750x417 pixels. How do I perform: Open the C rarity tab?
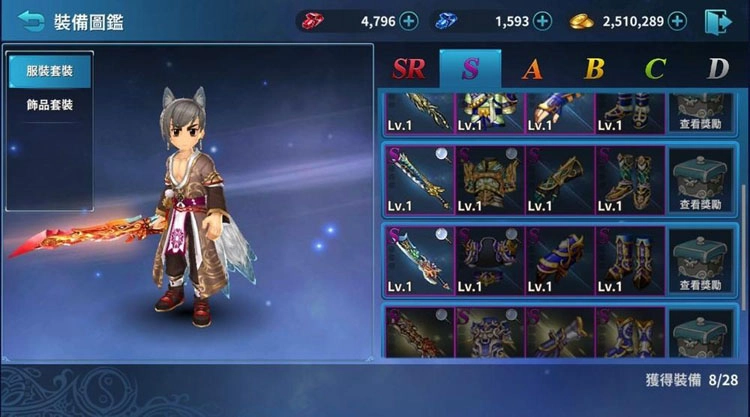point(655,68)
